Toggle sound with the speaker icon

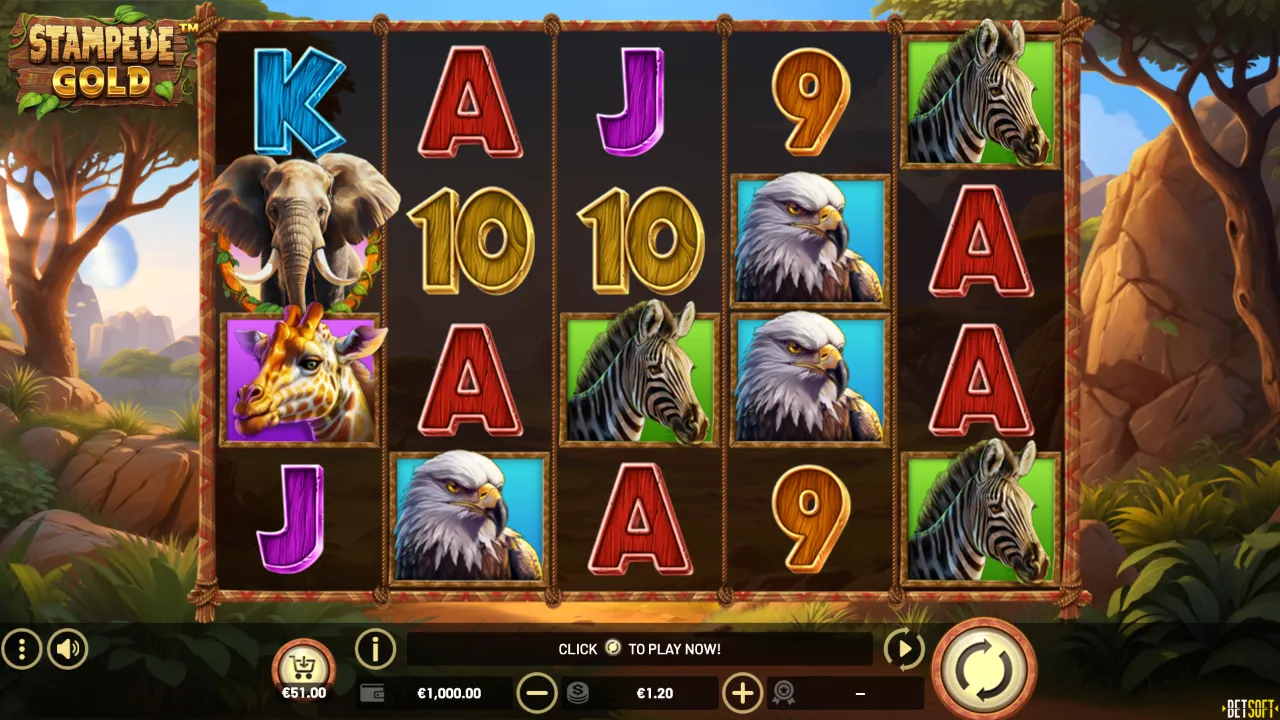click(x=68, y=650)
